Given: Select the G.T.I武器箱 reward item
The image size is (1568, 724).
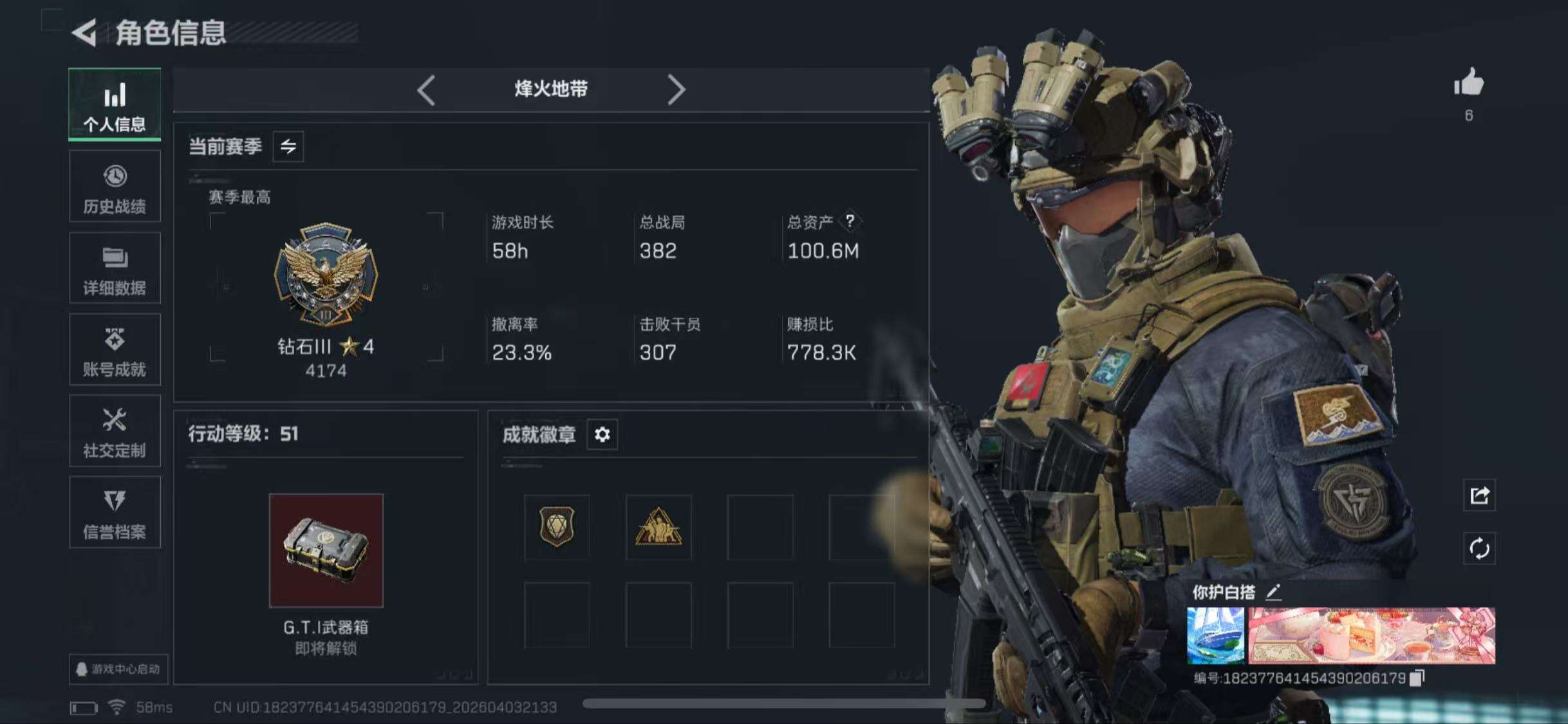Looking at the screenshot, I should 326,551.
